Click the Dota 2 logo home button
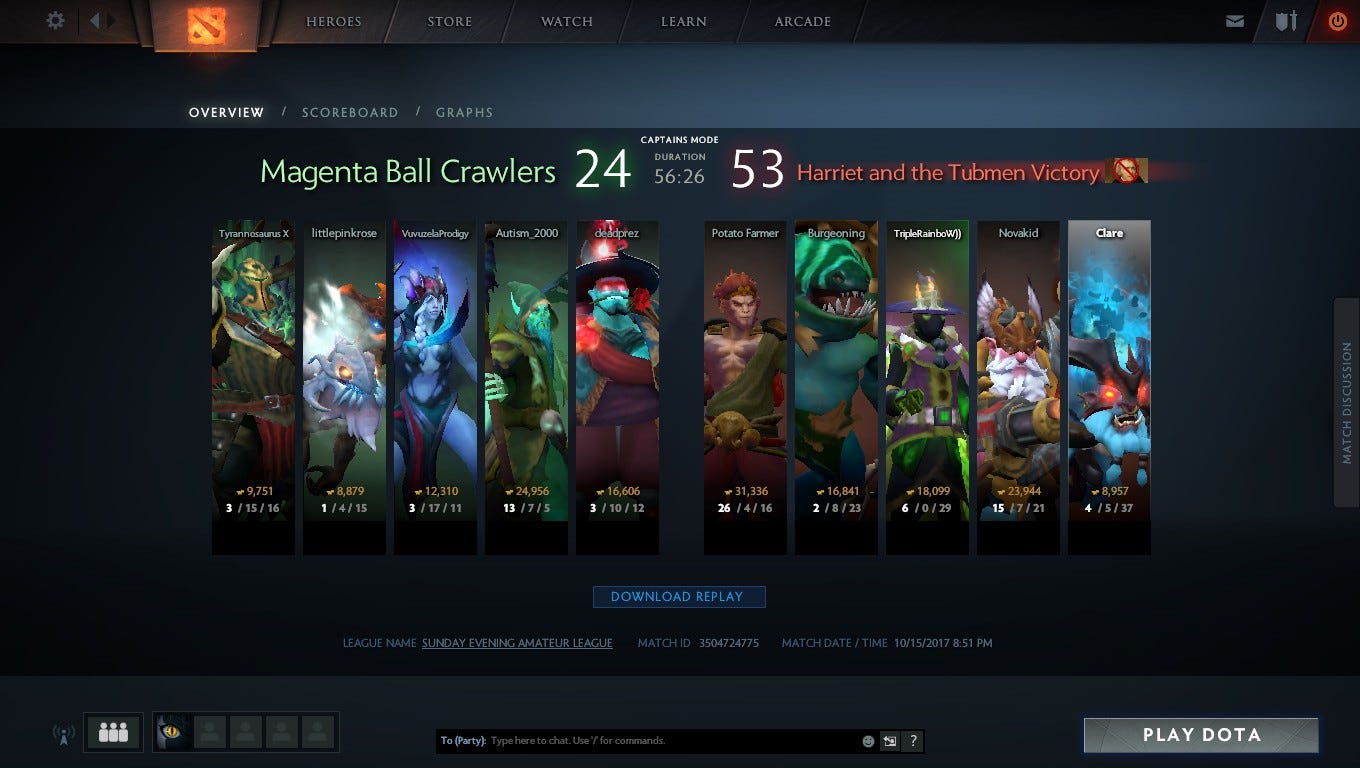Screen dimensions: 1360x768 (206, 25)
